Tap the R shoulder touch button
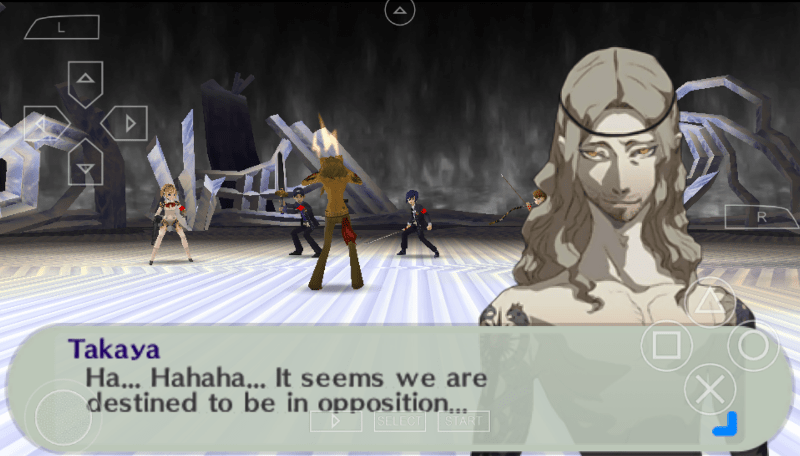The height and width of the screenshot is (456, 800). 760,216
